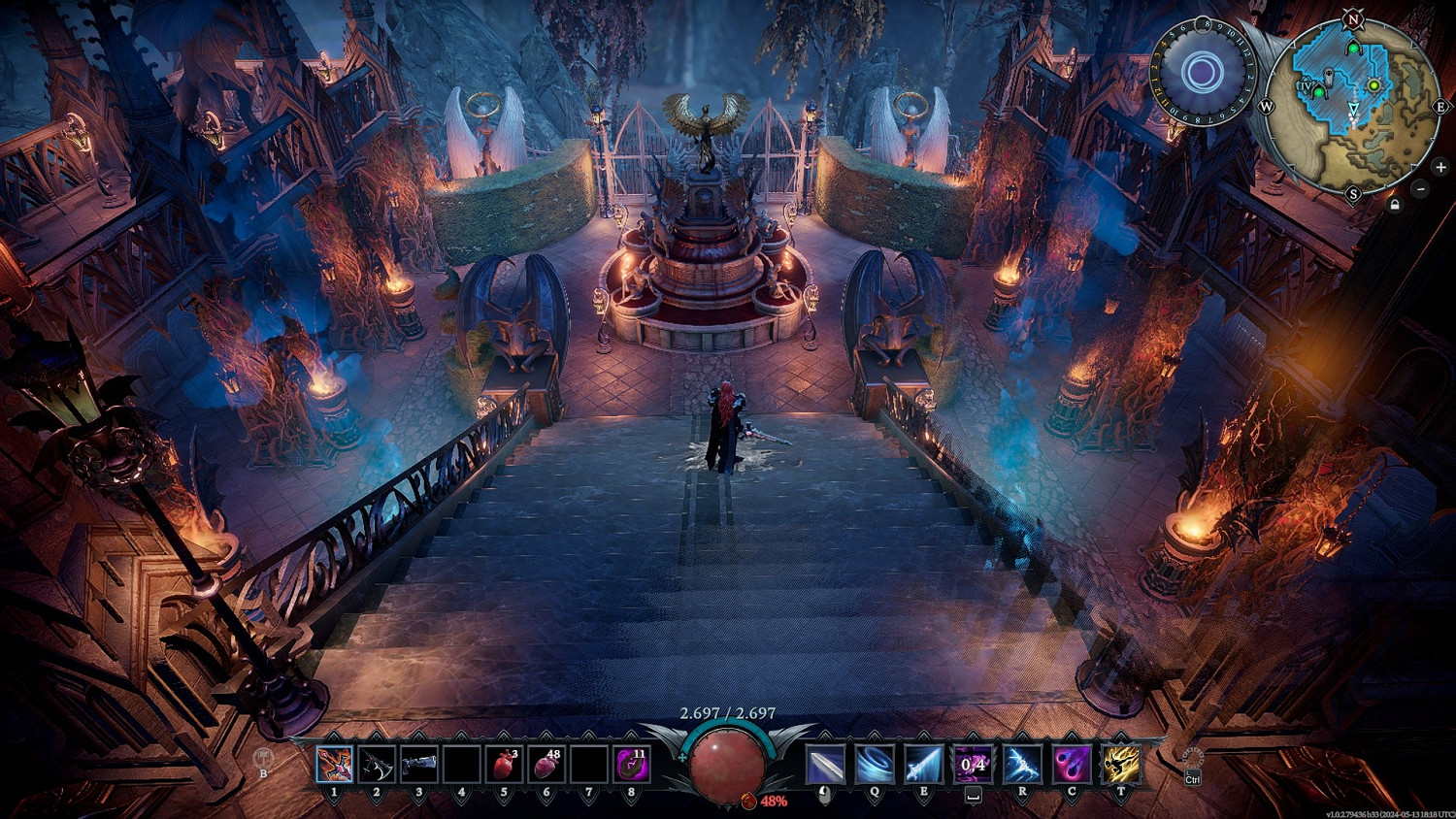This screenshot has height=819, width=1456.
Task: Select the sword weapon in hotbar slot 1
Action: pyautogui.click(x=334, y=765)
